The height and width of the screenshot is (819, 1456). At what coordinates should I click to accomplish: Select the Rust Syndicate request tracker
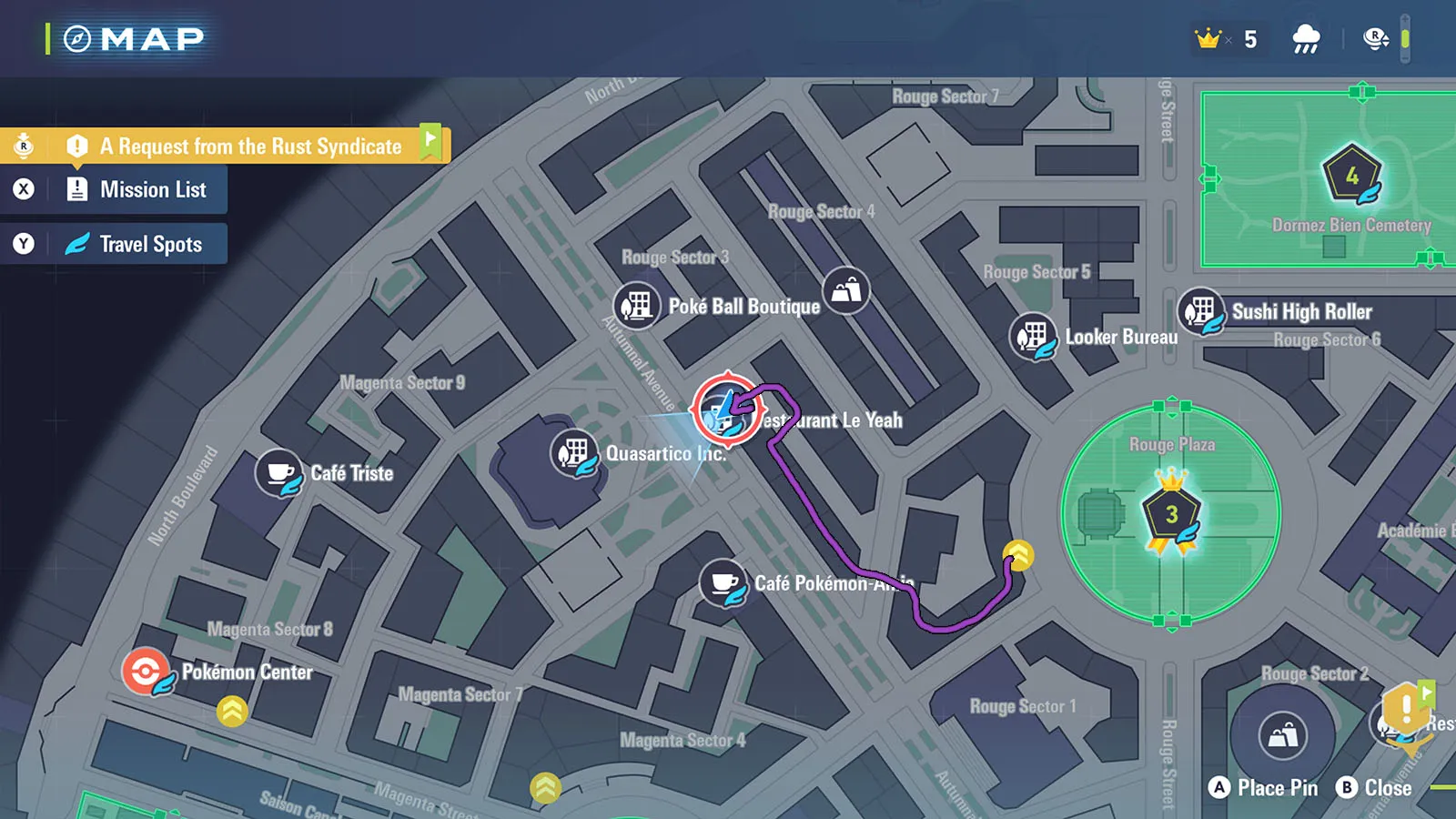(x=249, y=146)
